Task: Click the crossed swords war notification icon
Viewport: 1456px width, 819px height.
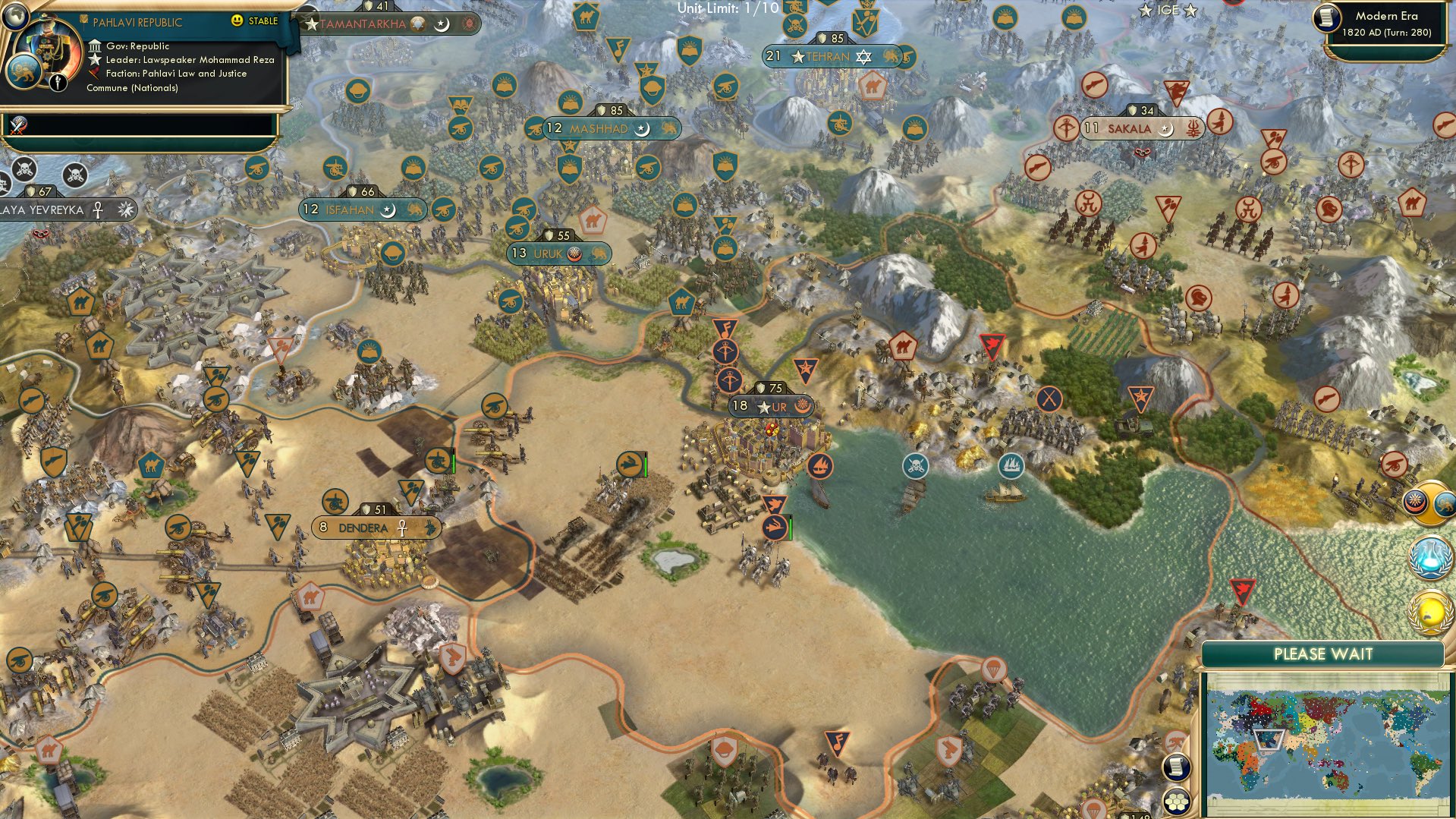Action: [18, 125]
